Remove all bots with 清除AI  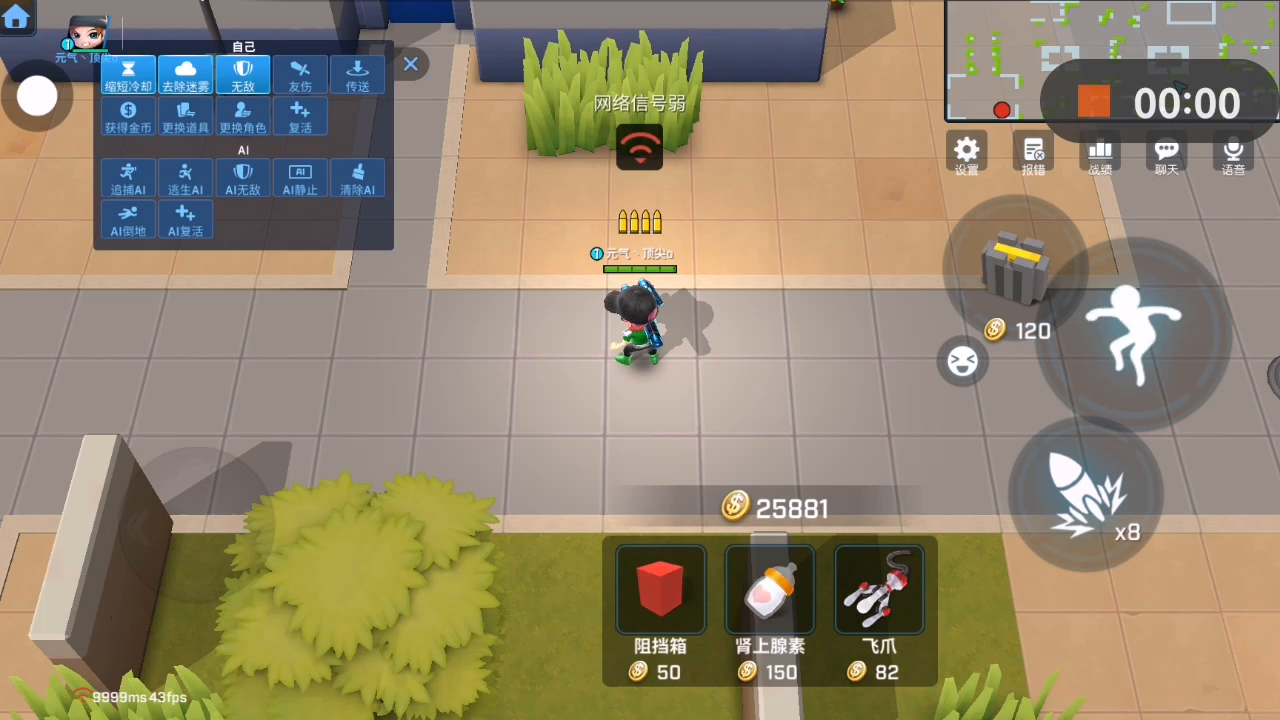click(x=357, y=178)
